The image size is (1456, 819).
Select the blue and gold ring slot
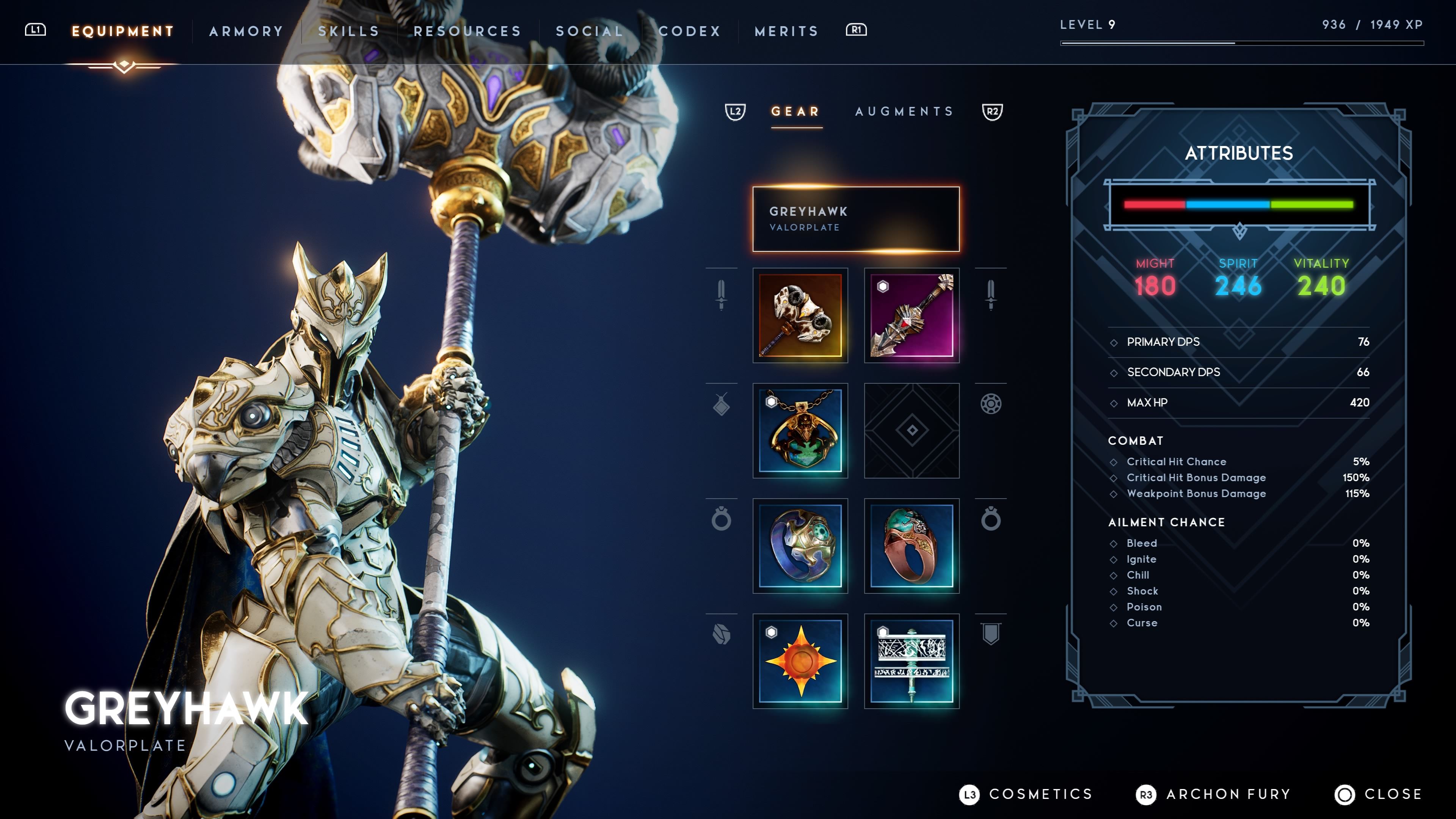(800, 546)
